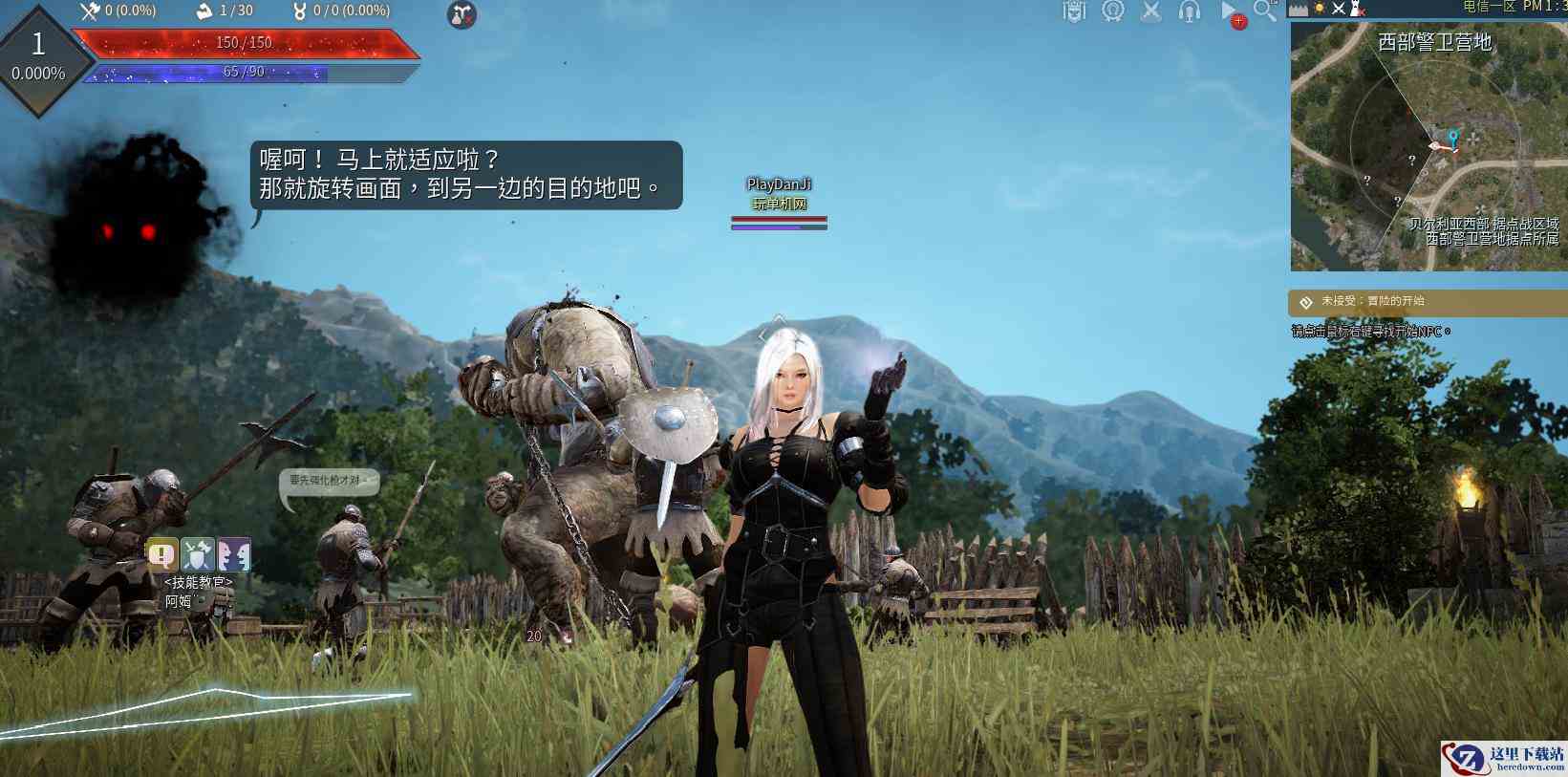The width and height of the screenshot is (1568, 777).
Task: Open conversation via the talking faces icon
Action: point(234,554)
